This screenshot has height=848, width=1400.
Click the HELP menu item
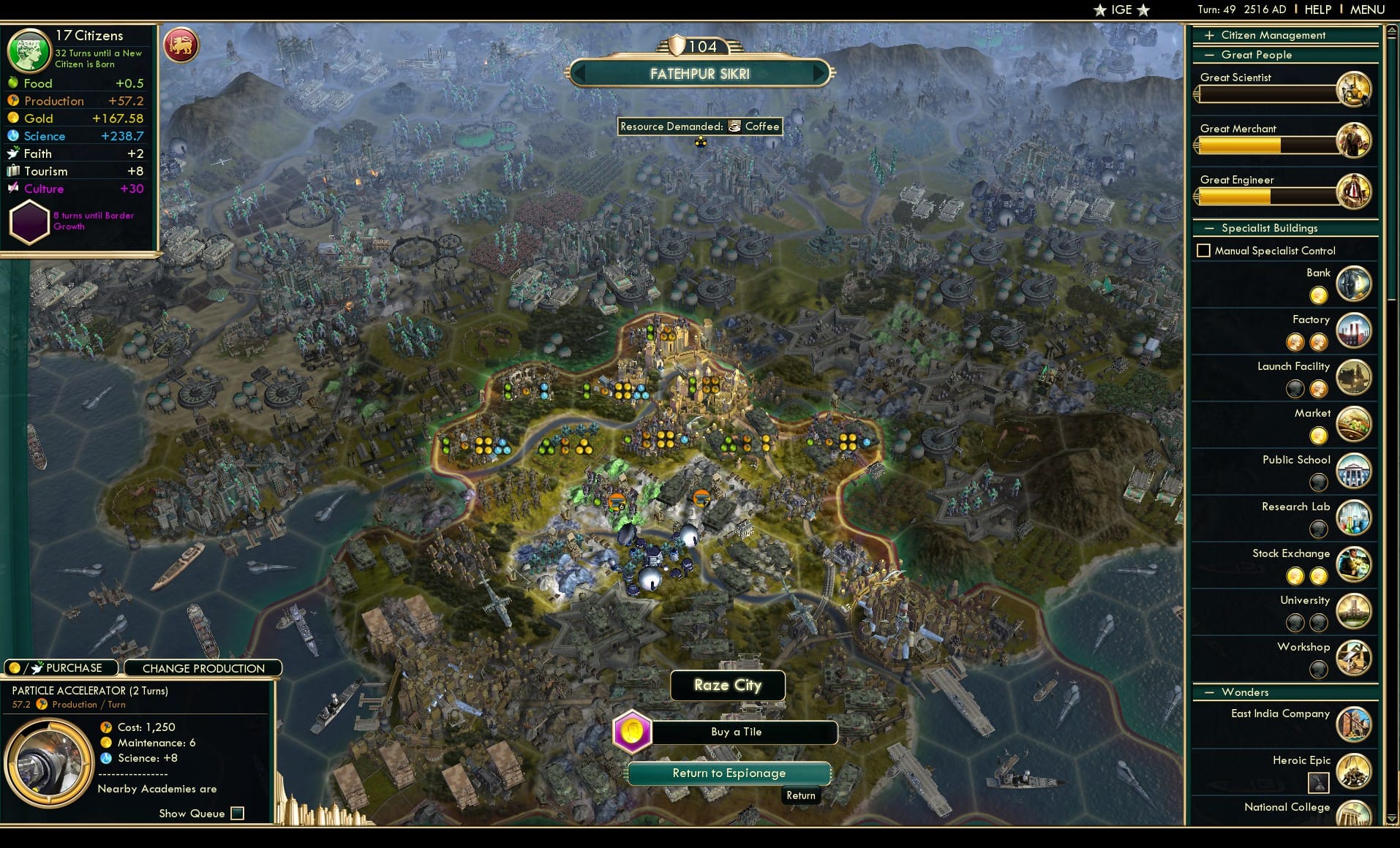point(1317,10)
